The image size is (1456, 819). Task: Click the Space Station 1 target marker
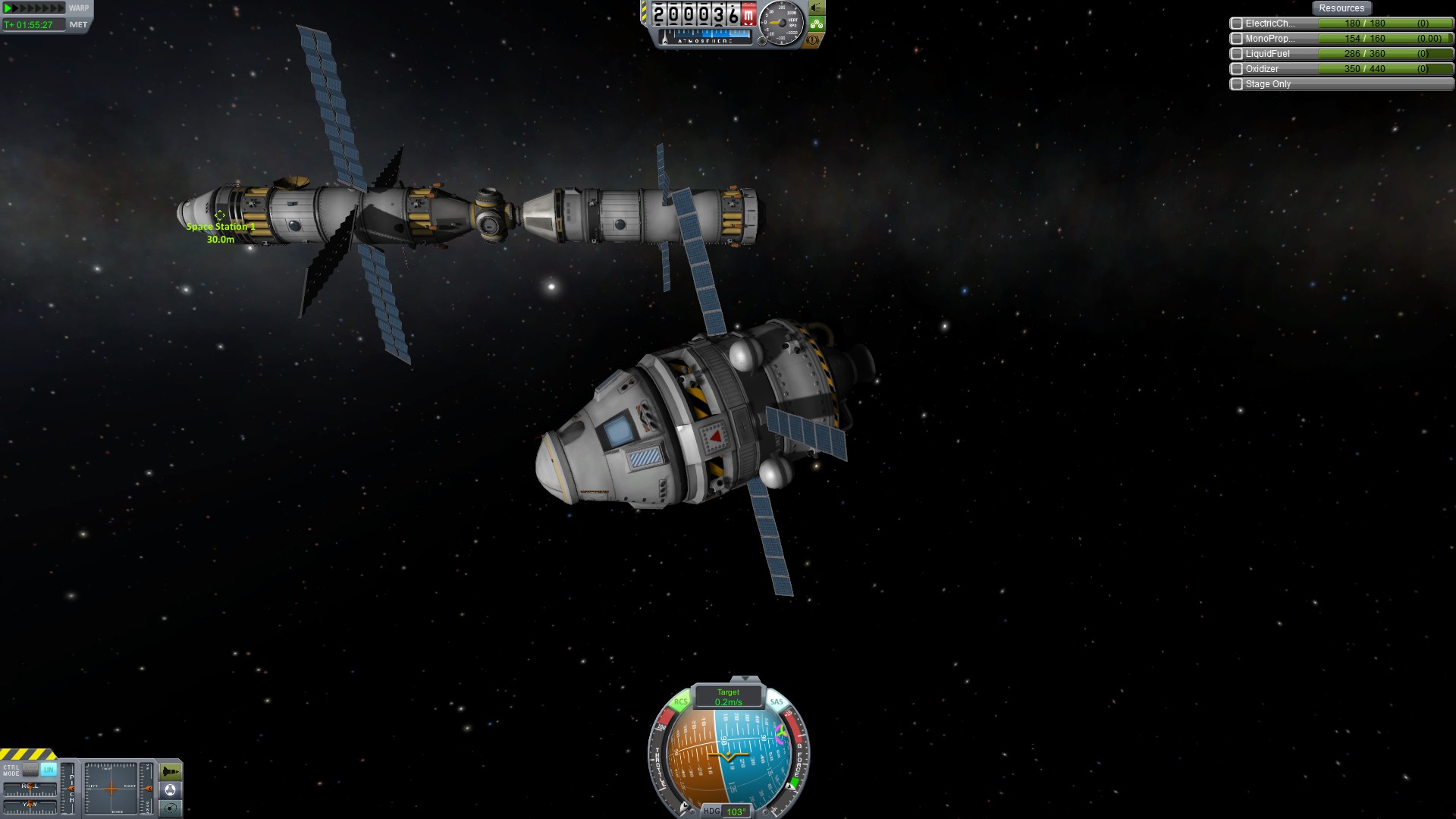(x=220, y=216)
